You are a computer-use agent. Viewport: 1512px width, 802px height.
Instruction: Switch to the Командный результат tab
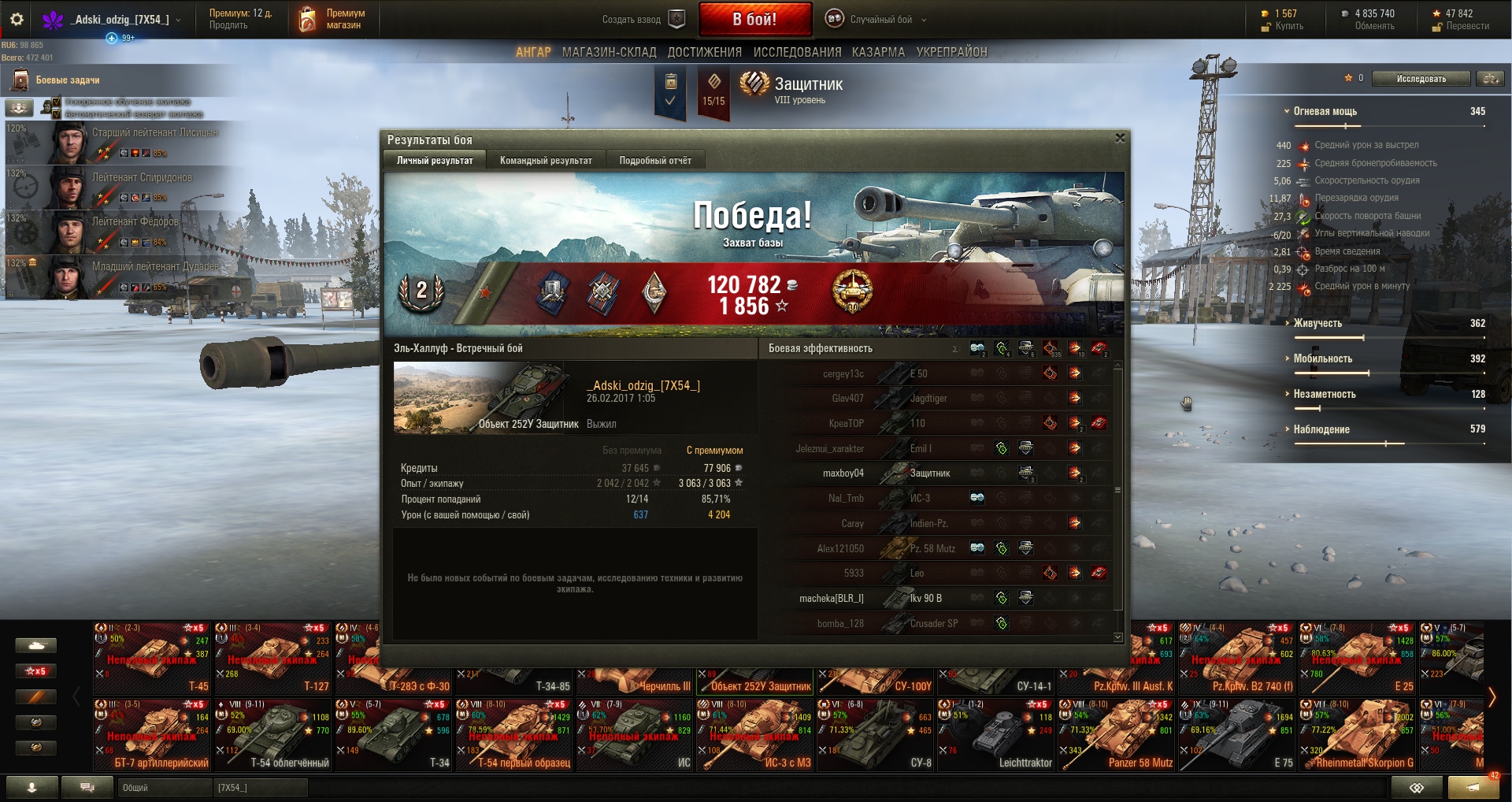(x=546, y=161)
